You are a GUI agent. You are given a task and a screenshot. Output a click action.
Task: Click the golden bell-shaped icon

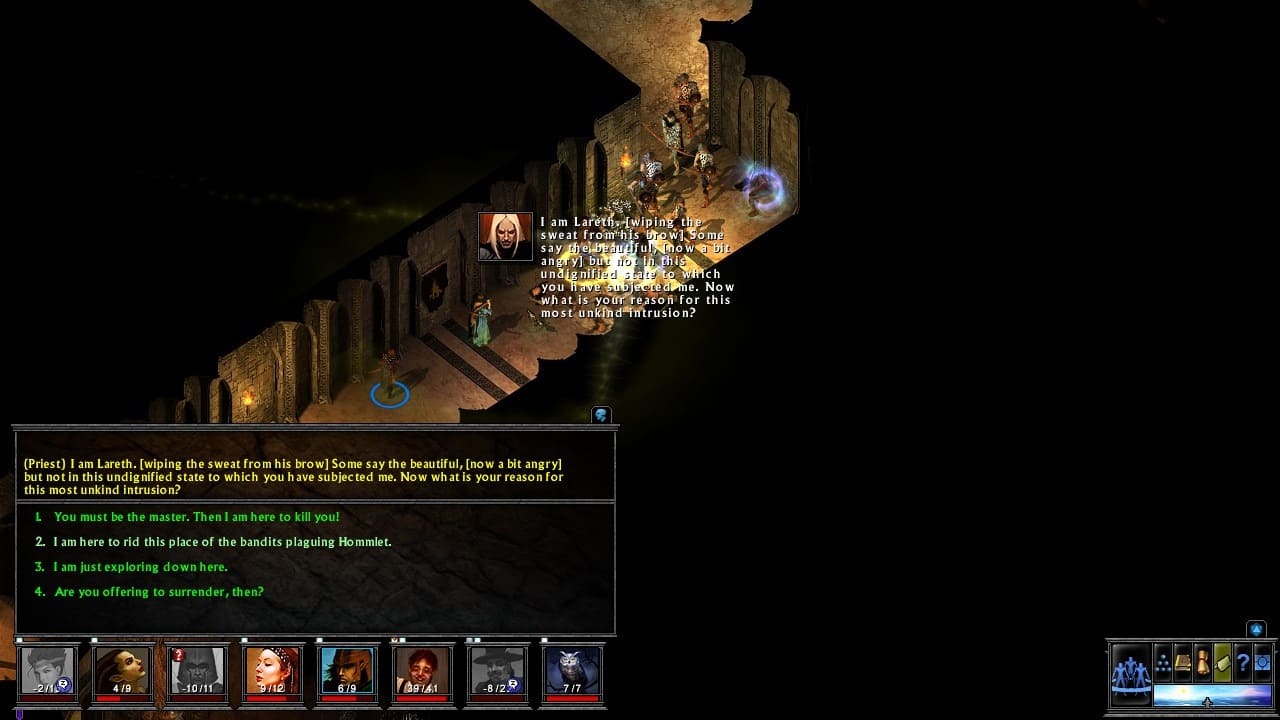pos(1203,662)
